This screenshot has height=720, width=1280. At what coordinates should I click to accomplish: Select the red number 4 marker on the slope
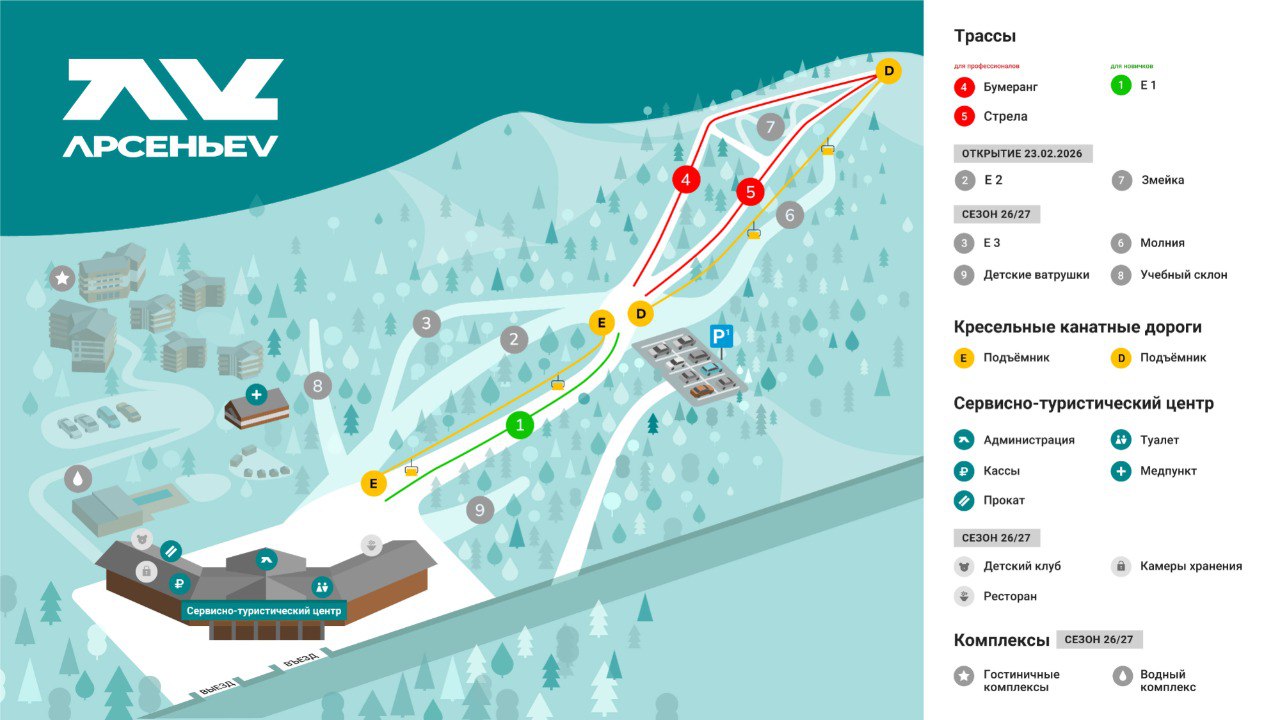(x=686, y=180)
